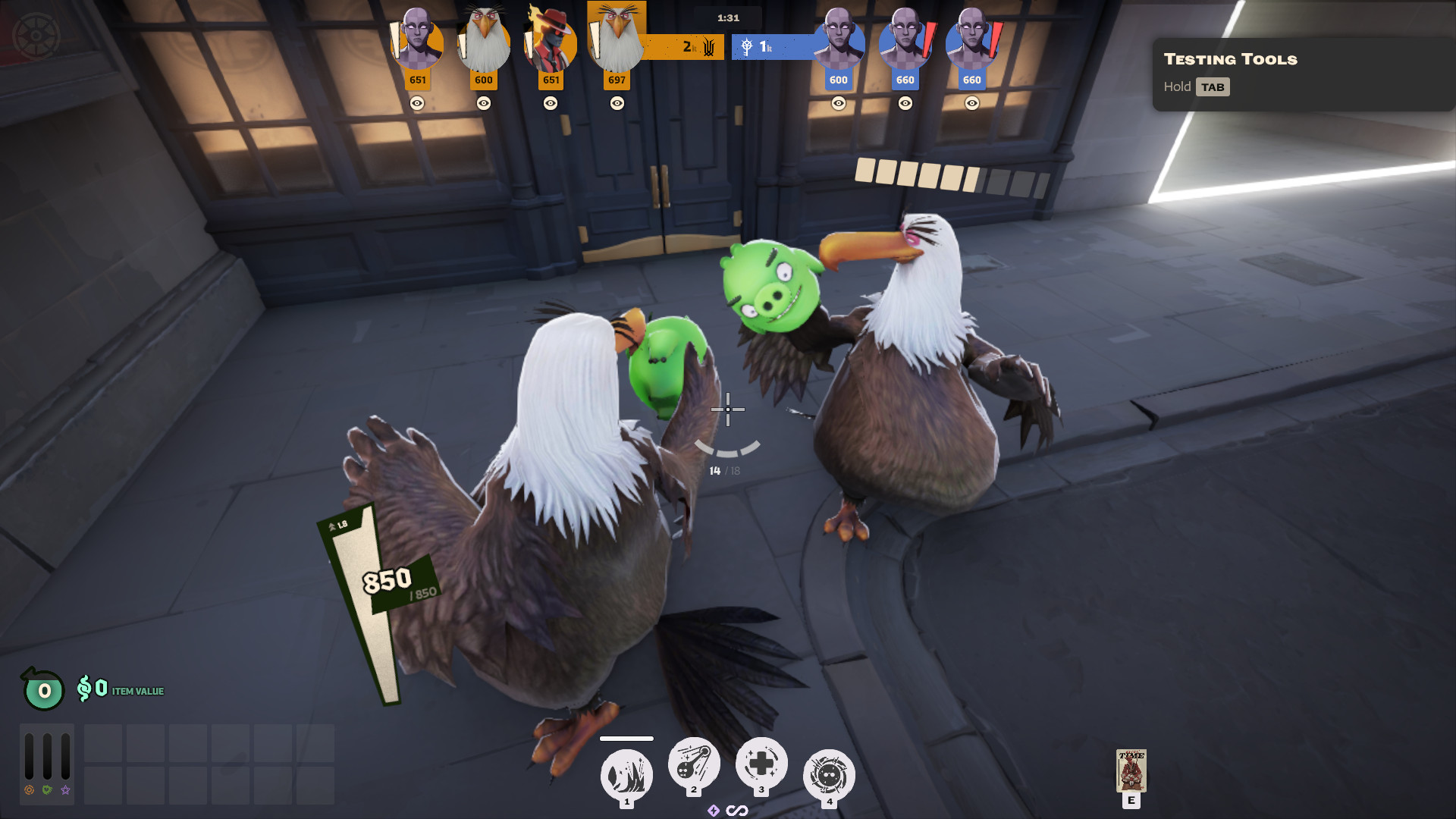Toggle the eye icon under the red-hat hero

[551, 103]
